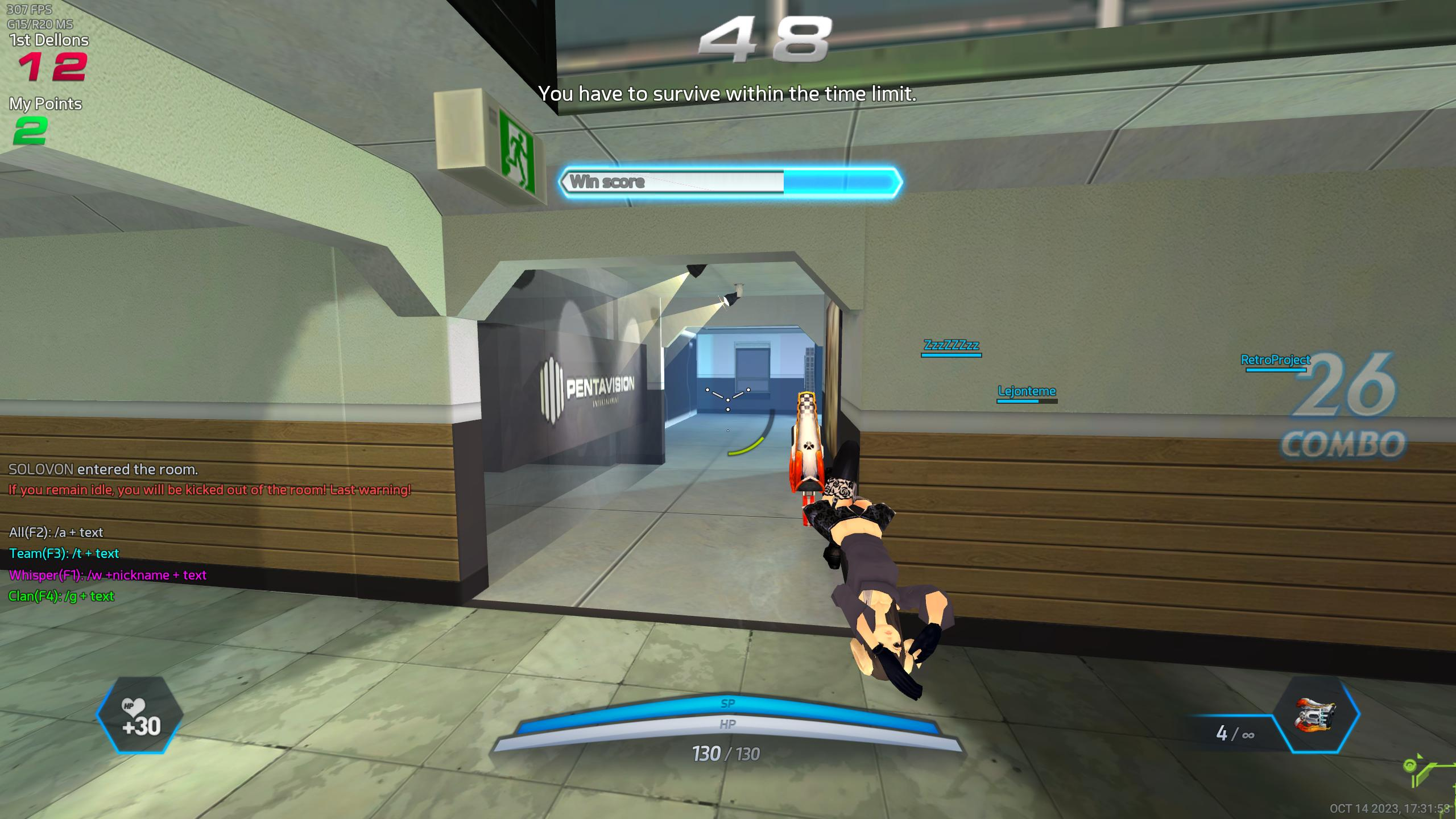1456x819 pixels.
Task: Select the HP +30 healing skill icon
Action: (140, 715)
